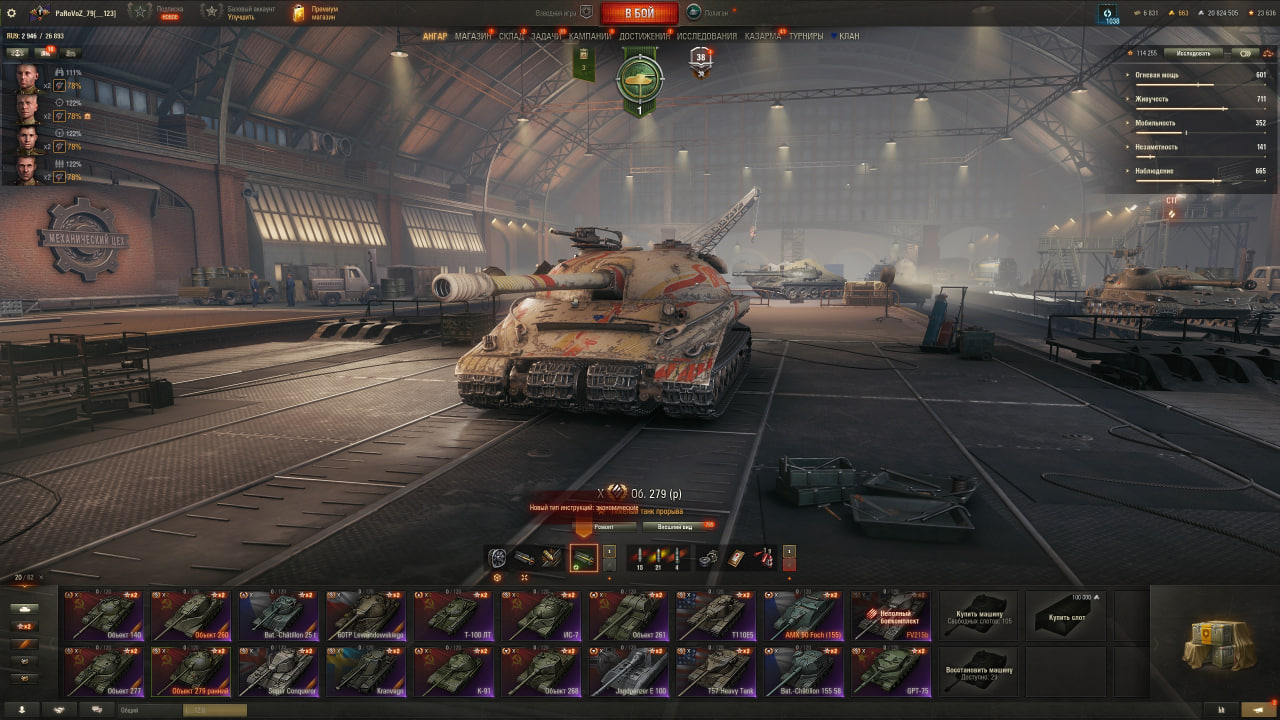The width and height of the screenshot is (1280, 720).
Task: Go to the Исследования tab
Action: tap(706, 36)
